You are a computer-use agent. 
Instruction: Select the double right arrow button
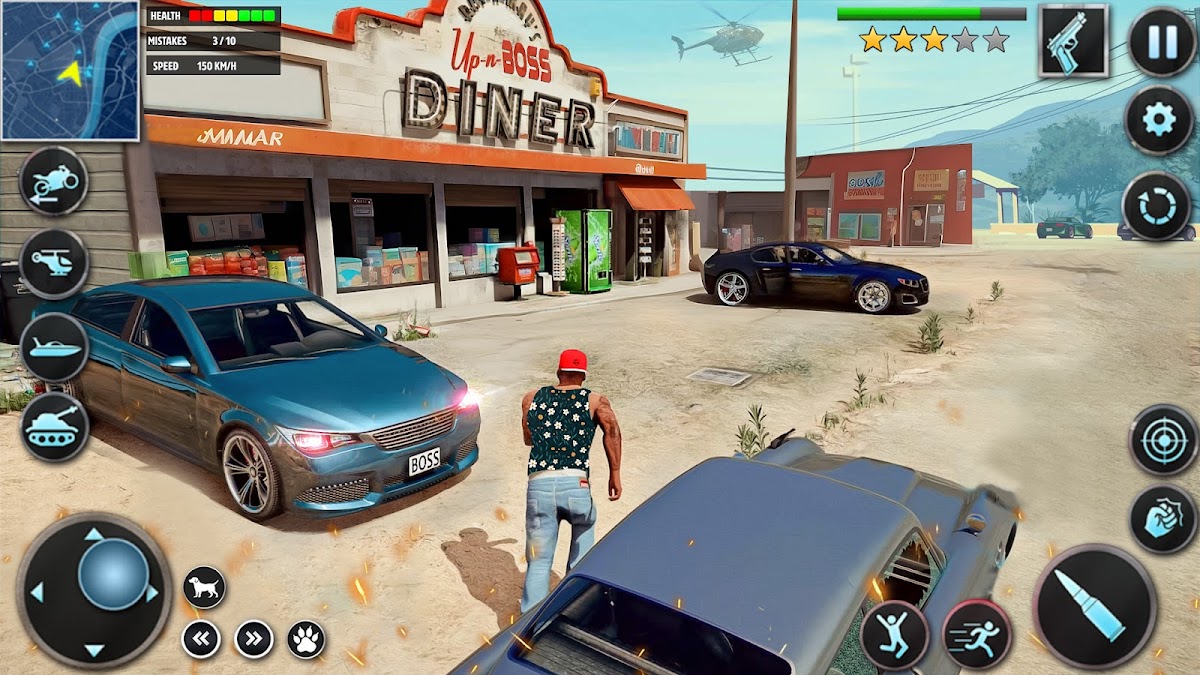(254, 639)
